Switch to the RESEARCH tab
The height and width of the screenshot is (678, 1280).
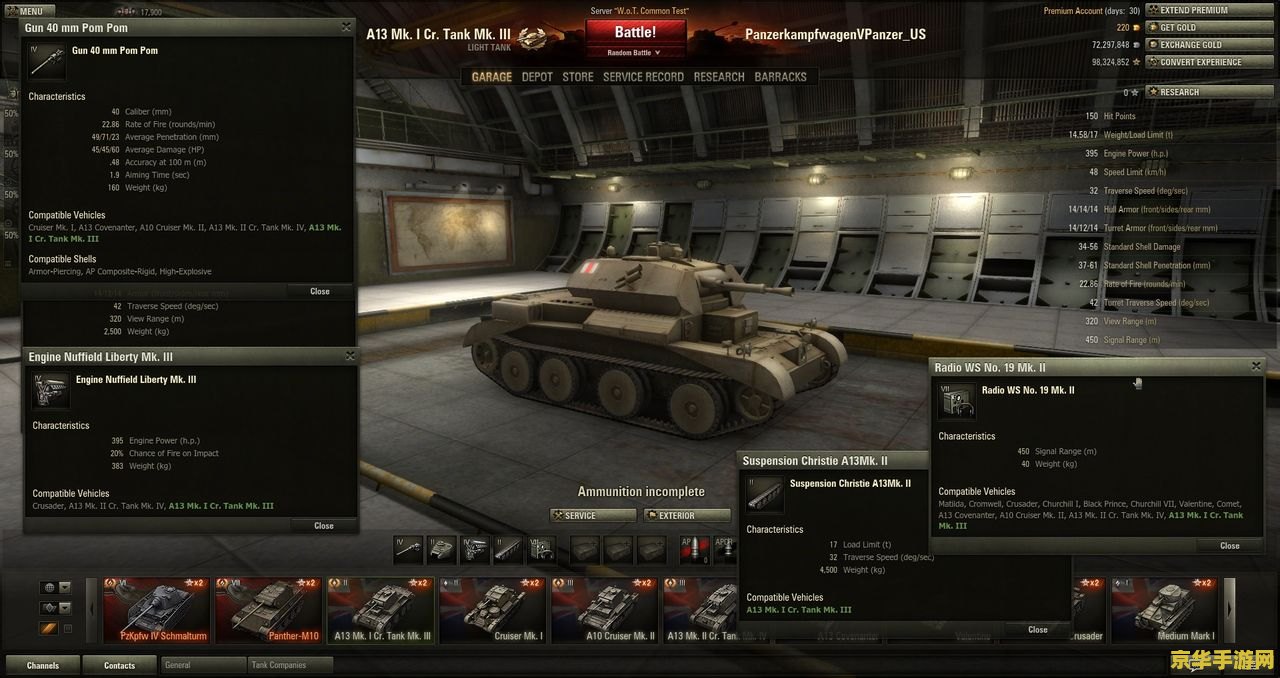(x=719, y=77)
